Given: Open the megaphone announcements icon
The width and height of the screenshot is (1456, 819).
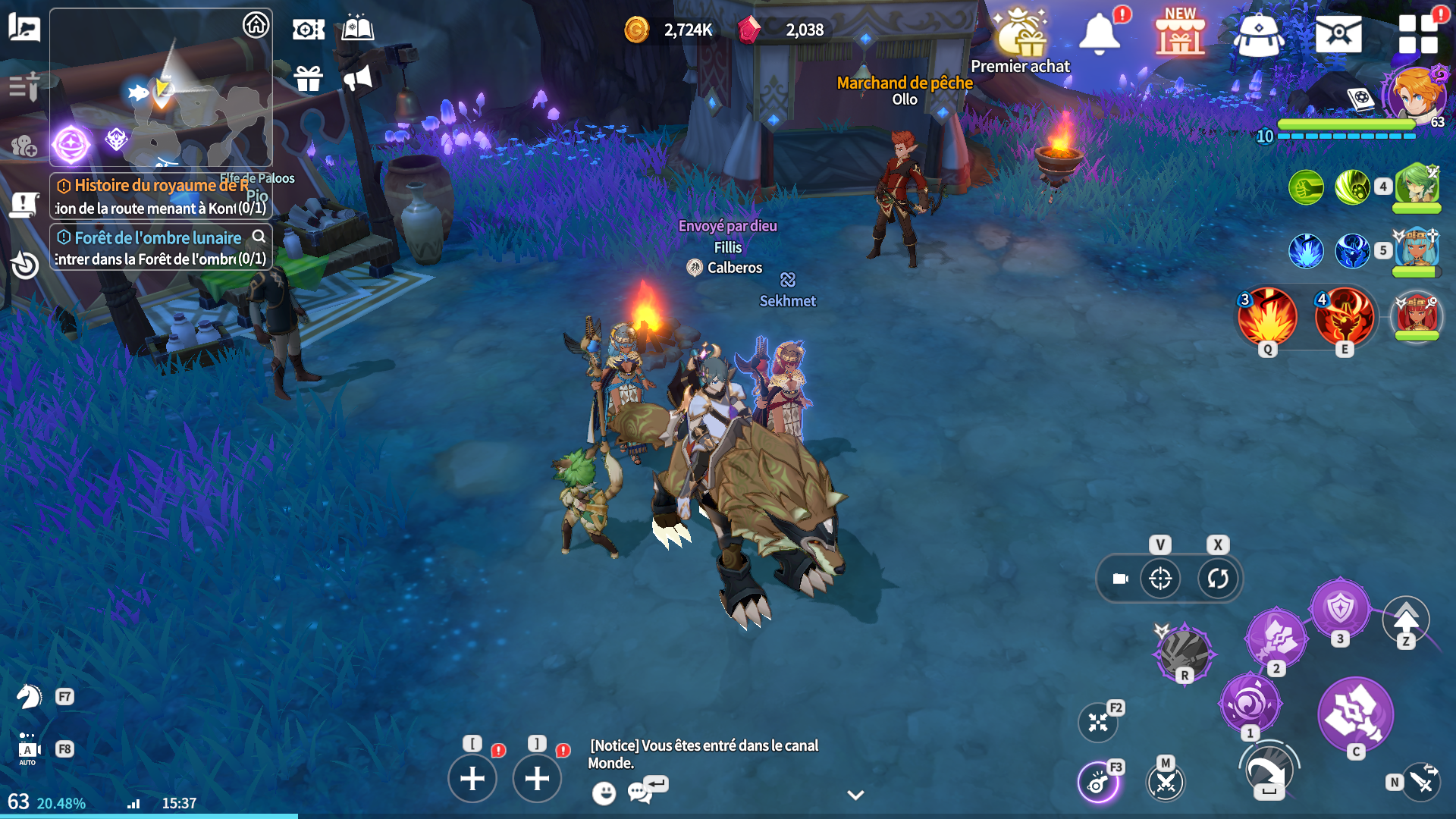Looking at the screenshot, I should coord(358,78).
